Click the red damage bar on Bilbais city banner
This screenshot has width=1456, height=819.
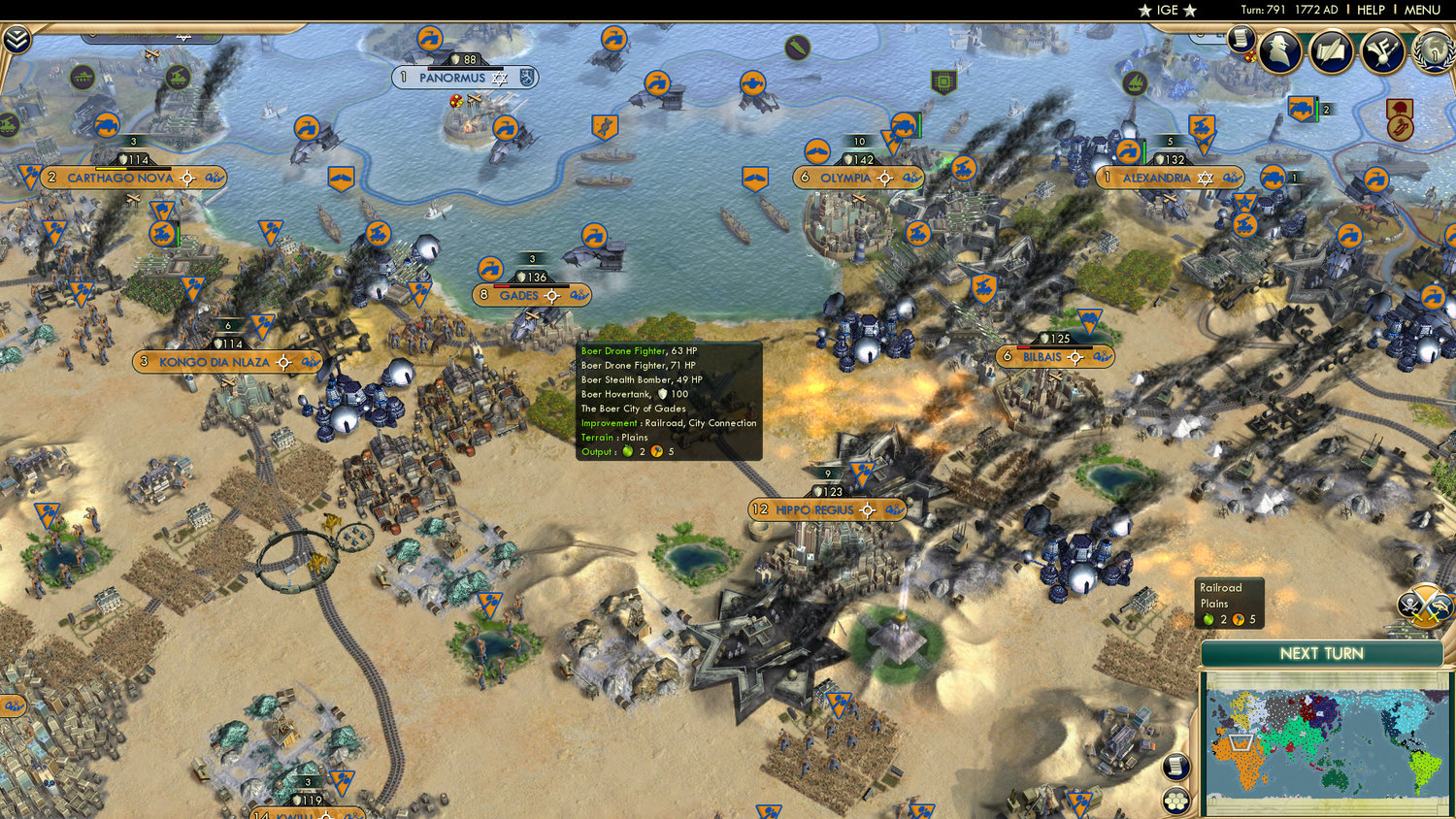pos(1023,347)
